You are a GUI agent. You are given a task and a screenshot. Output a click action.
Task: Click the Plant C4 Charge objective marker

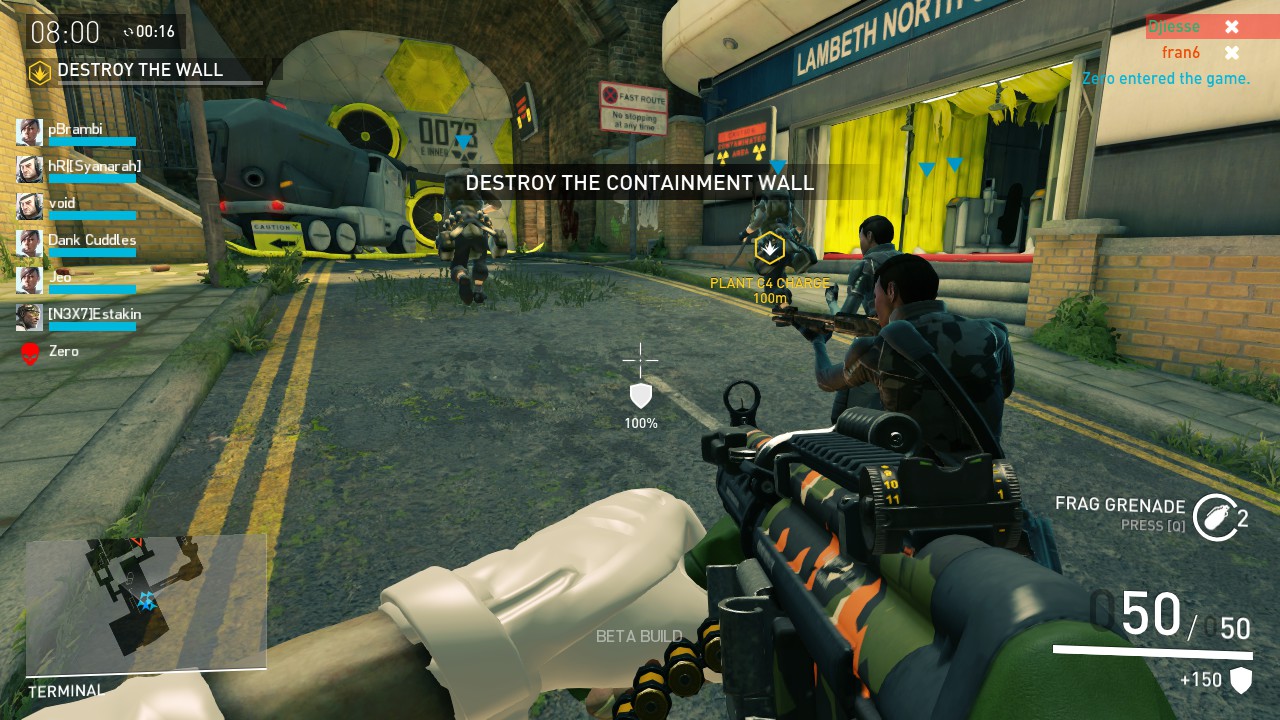[x=769, y=248]
